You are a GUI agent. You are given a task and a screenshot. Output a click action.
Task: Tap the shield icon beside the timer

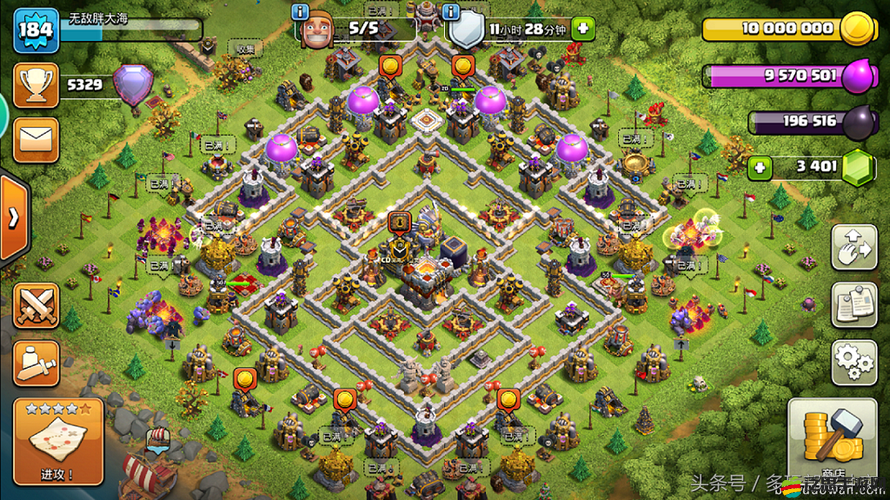465,31
